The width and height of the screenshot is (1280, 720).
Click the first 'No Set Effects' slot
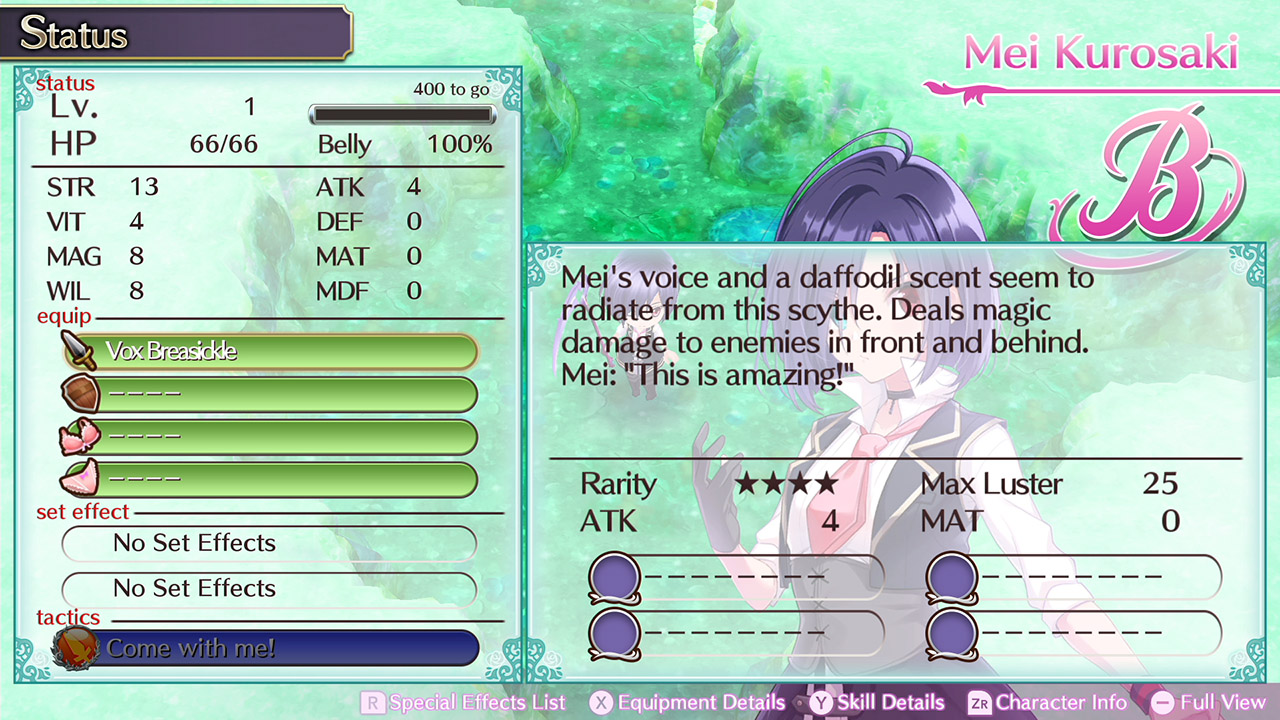click(268, 543)
